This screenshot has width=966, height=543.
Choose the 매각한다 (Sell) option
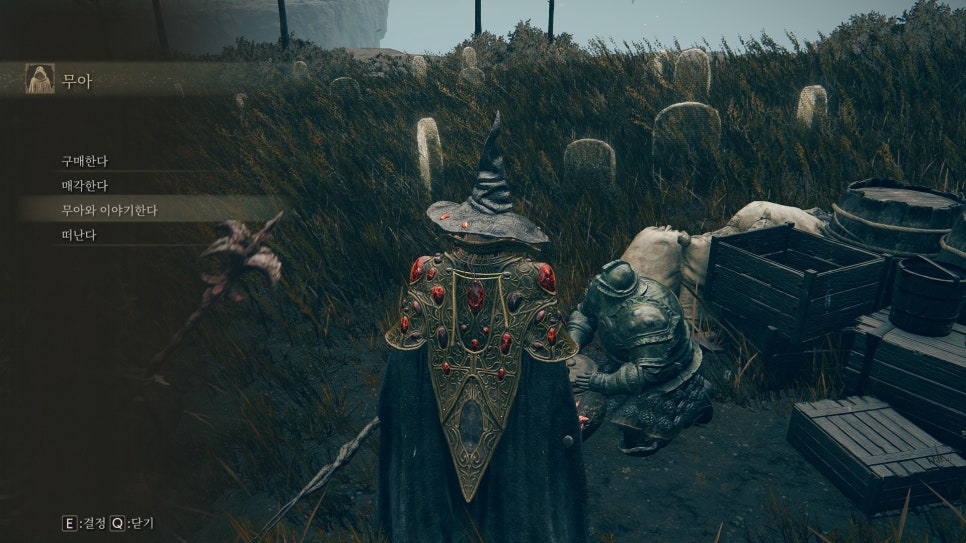pyautogui.click(x=85, y=185)
